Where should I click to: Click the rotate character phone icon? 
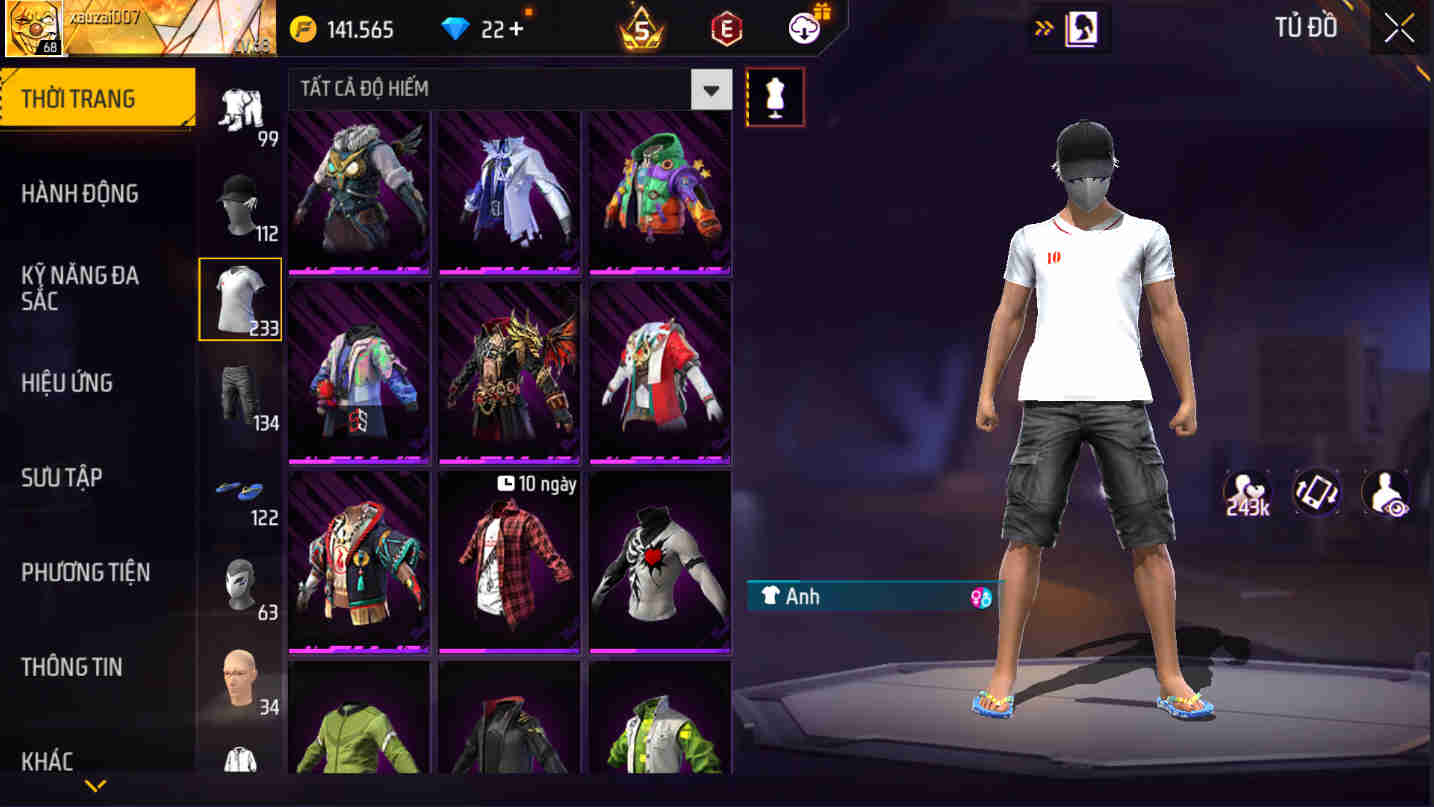[x=1316, y=492]
